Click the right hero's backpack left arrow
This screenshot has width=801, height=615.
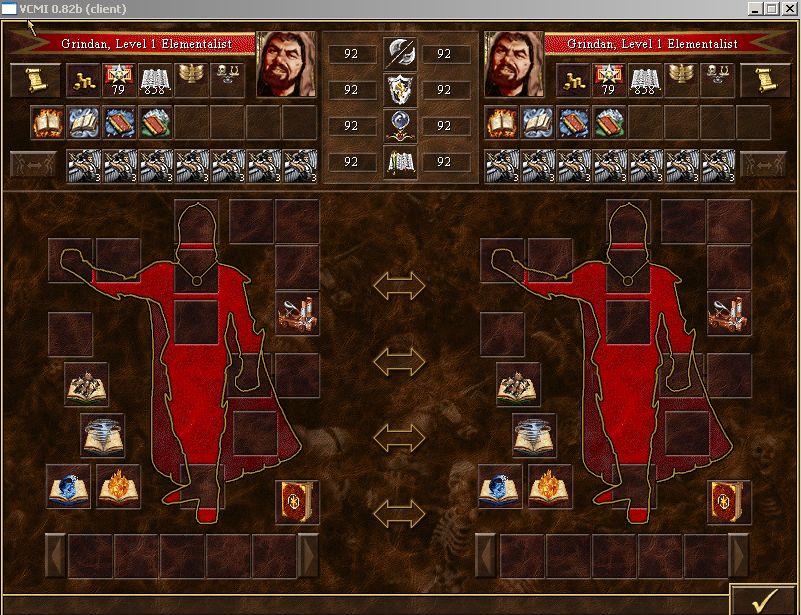click(x=485, y=554)
